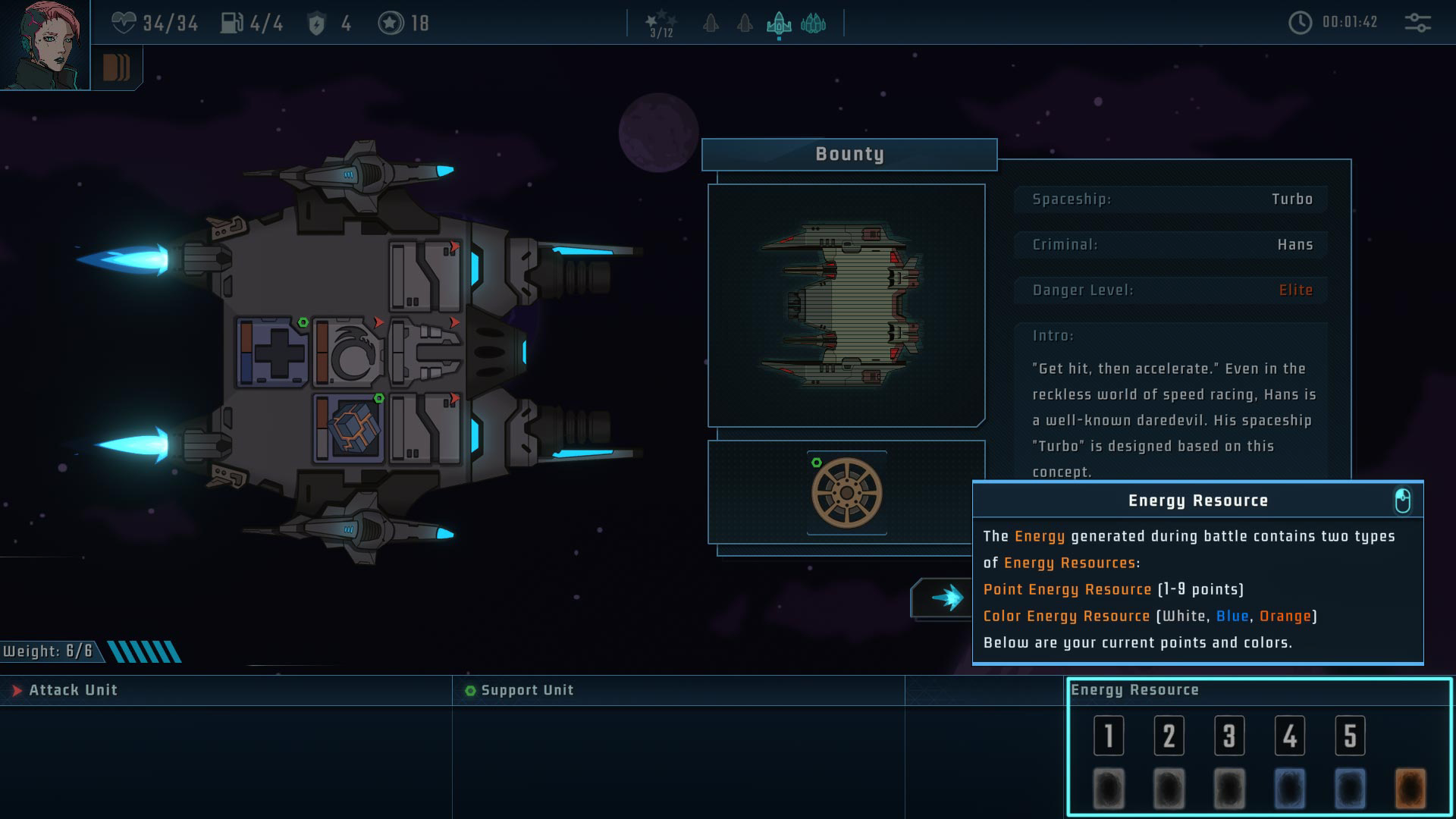1456x819 pixels.
Task: Open the settings sliders menu
Action: tap(1417, 23)
